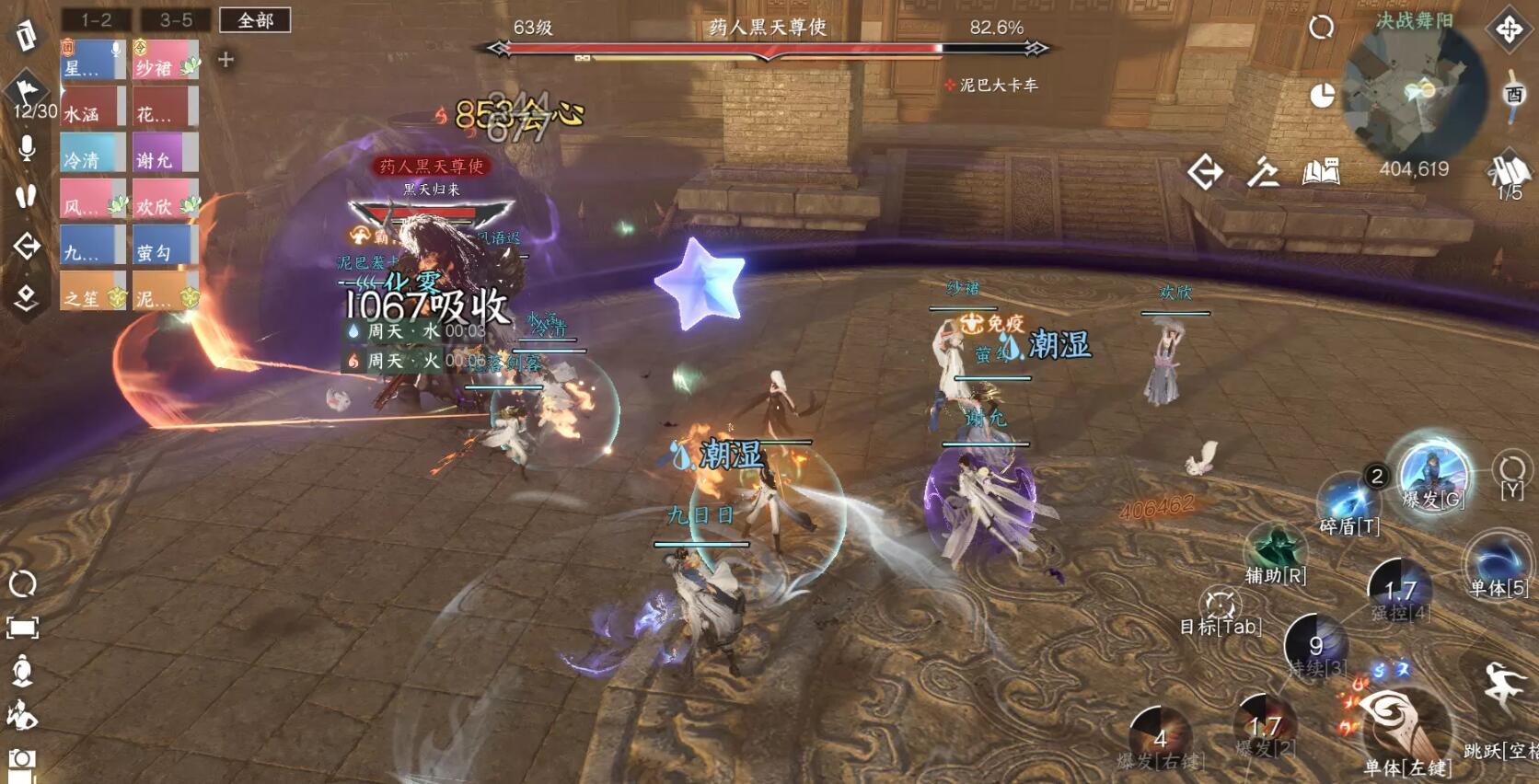Use the 爆发[G] burst skill

click(1433, 474)
